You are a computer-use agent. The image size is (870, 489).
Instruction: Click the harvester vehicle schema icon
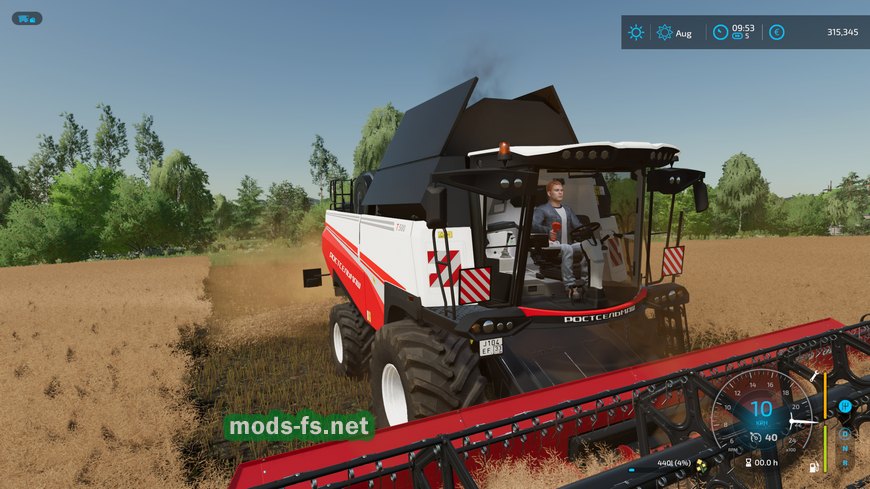pyautogui.click(x=27, y=18)
